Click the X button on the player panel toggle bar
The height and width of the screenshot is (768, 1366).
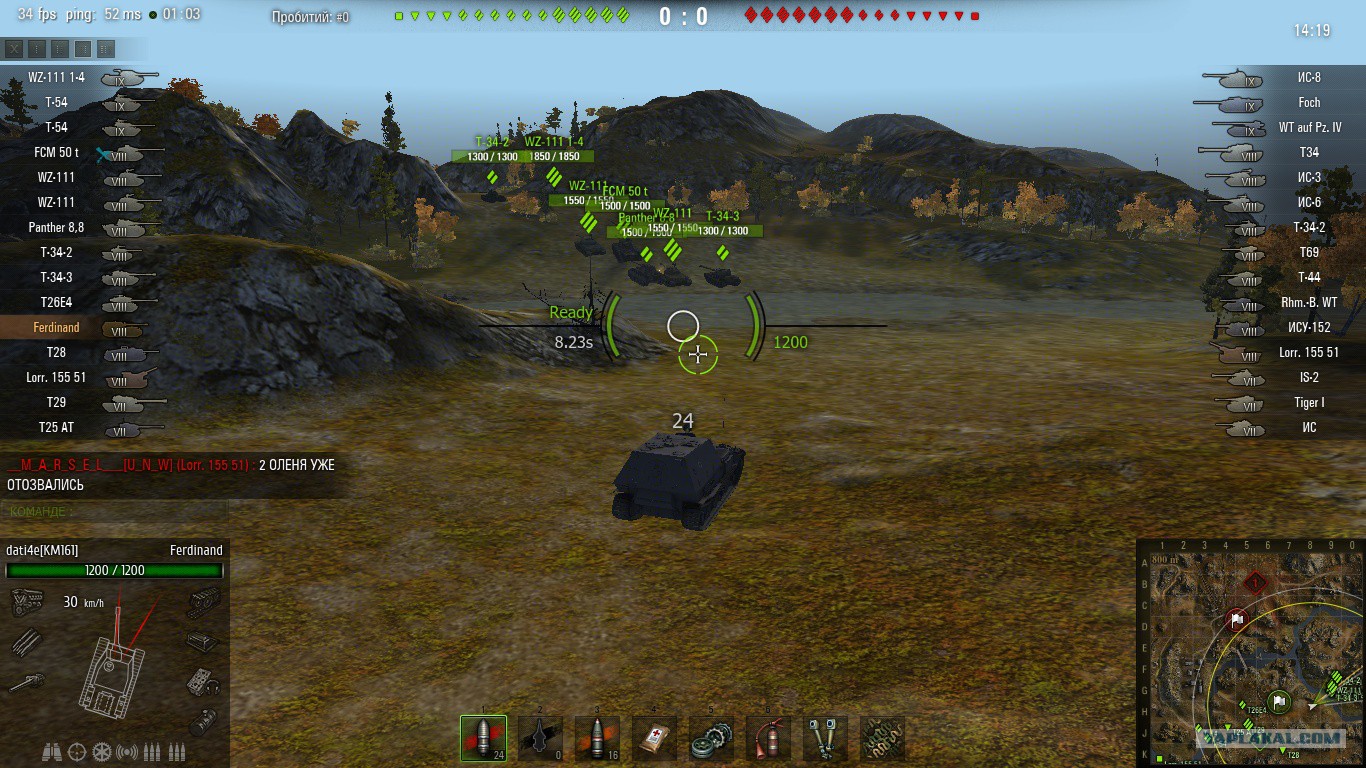14,48
